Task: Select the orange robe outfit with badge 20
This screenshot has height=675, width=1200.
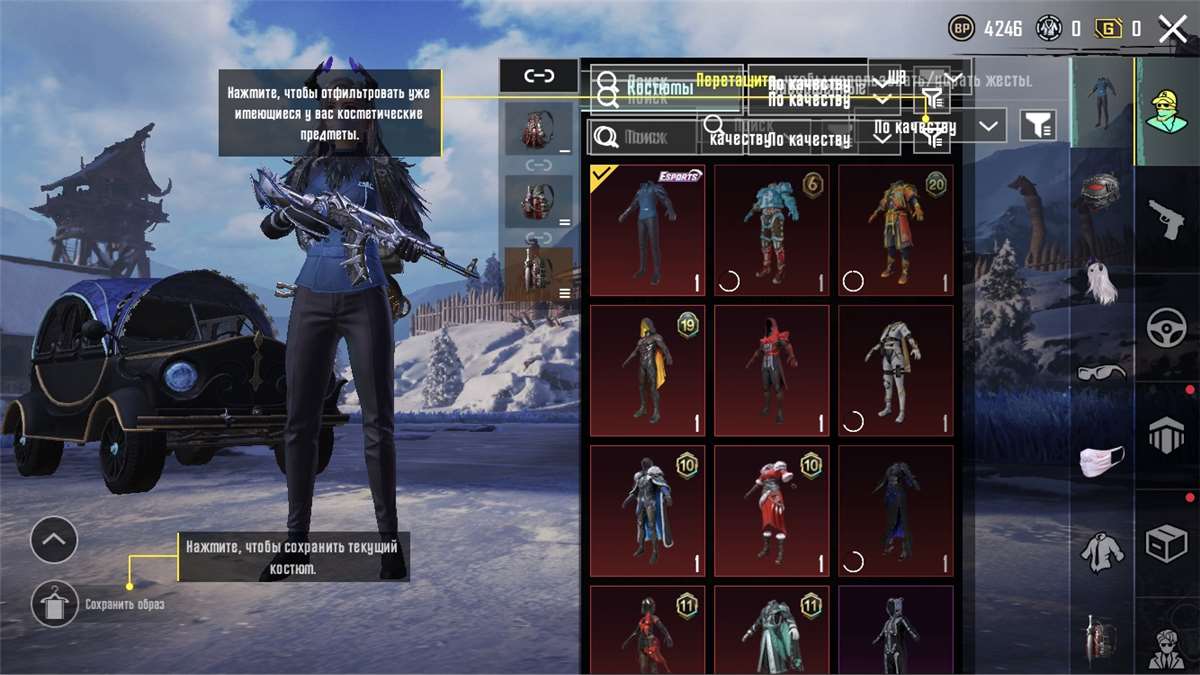Action: [x=895, y=231]
